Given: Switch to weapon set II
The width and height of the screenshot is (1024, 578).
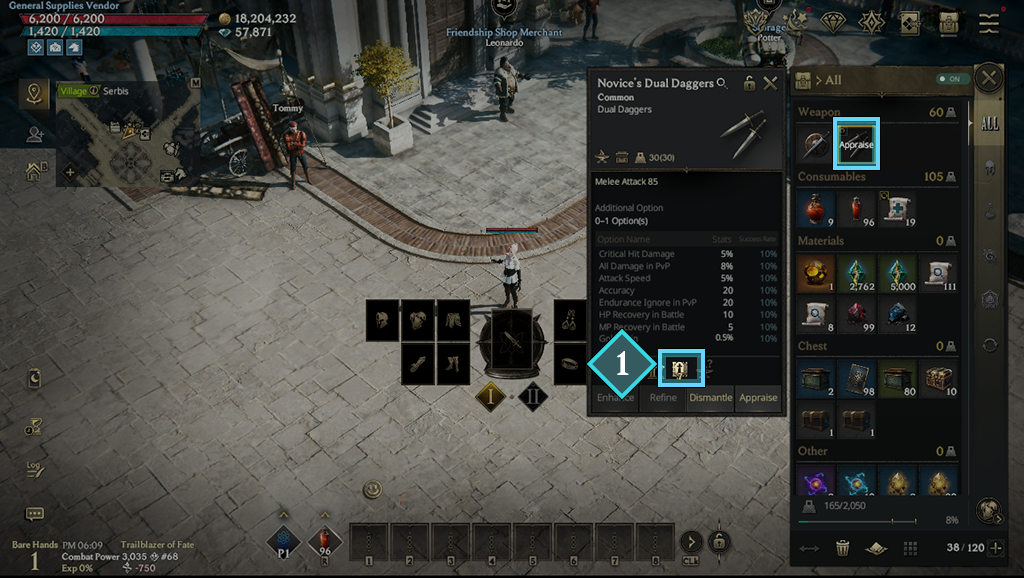Looking at the screenshot, I should pos(533,396).
